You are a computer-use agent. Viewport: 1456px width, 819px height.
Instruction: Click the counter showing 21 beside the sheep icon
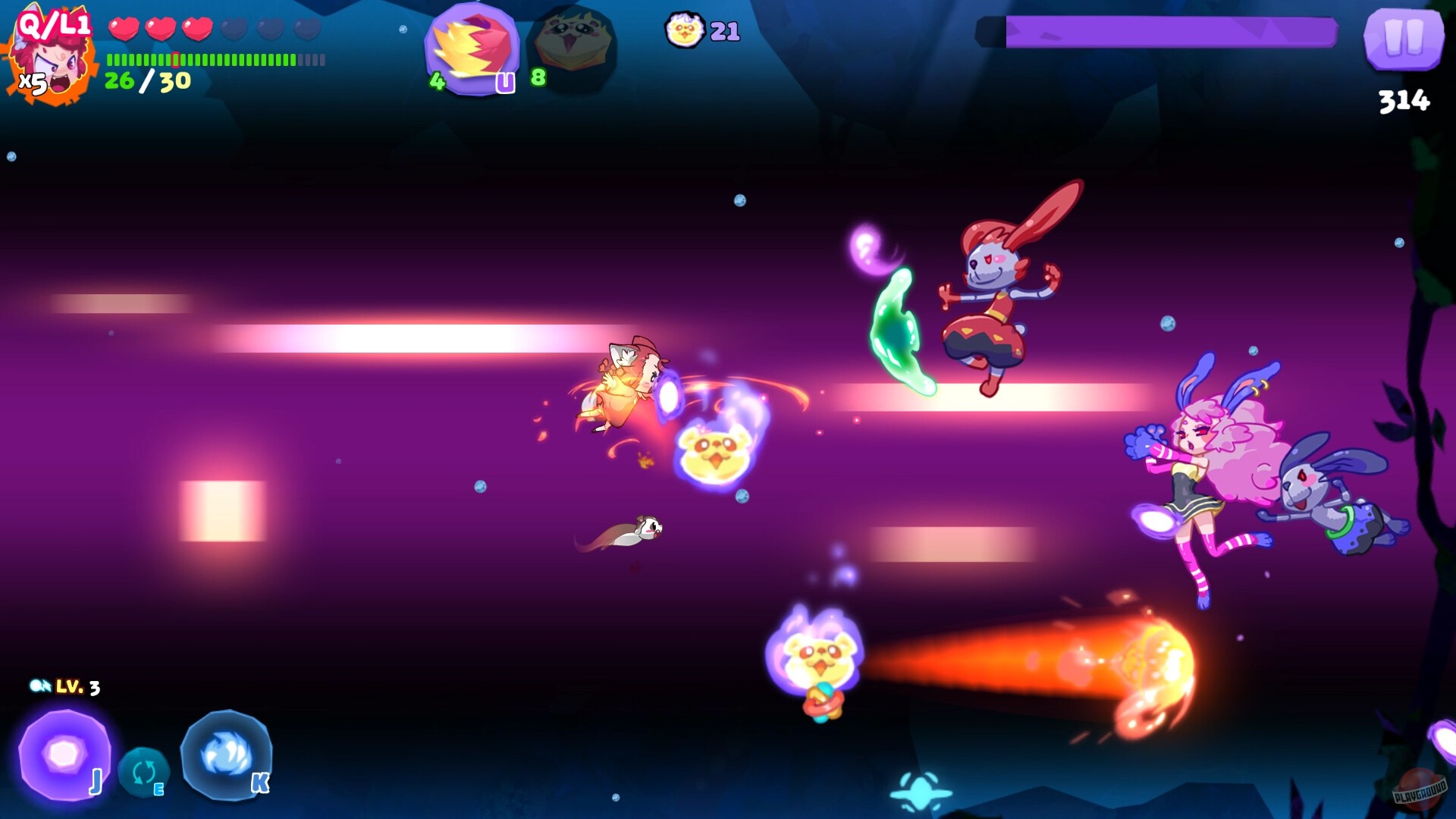click(726, 32)
